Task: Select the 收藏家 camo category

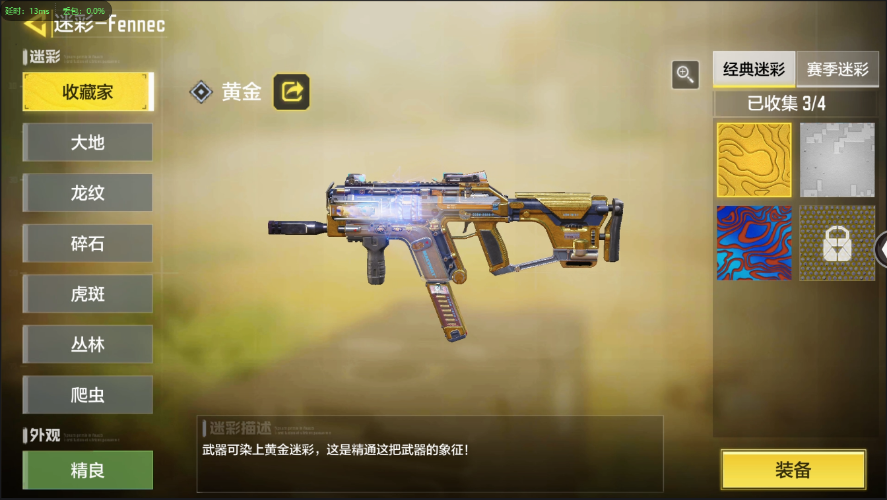Action: pyautogui.click(x=88, y=92)
